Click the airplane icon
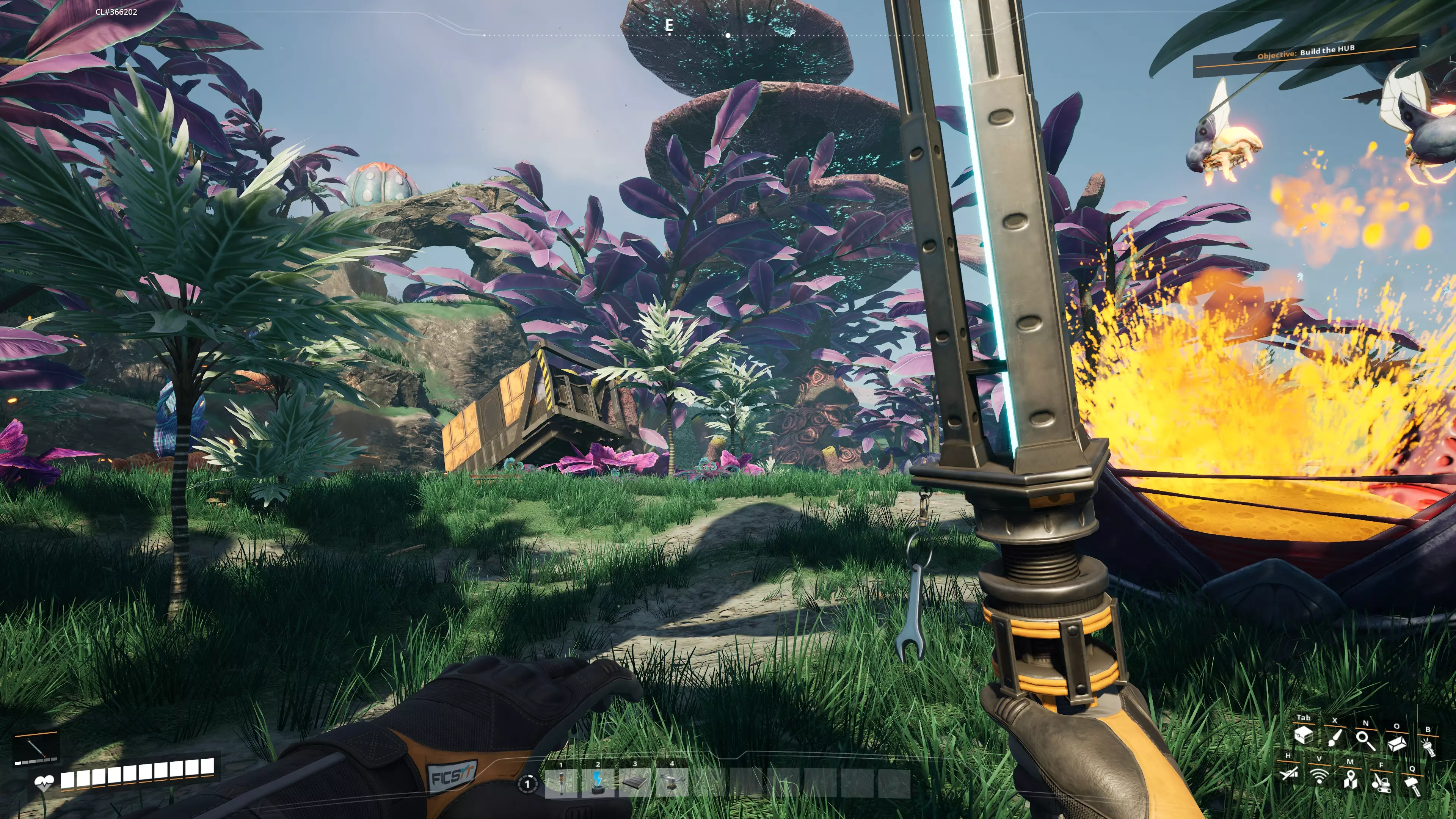1456x819 pixels. pos(1289,773)
